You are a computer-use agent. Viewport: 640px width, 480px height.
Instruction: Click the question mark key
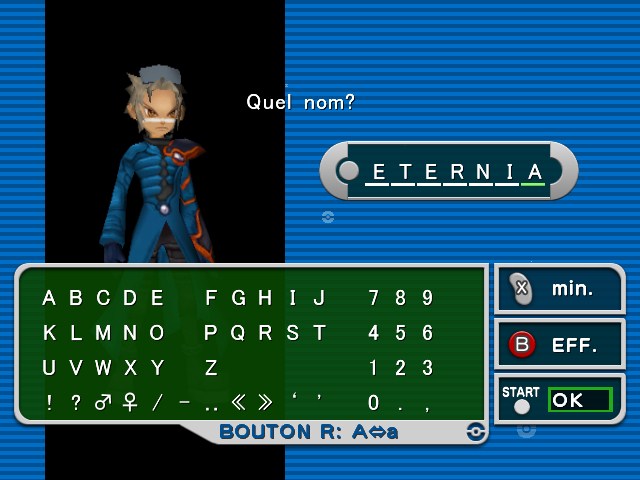click(76, 403)
